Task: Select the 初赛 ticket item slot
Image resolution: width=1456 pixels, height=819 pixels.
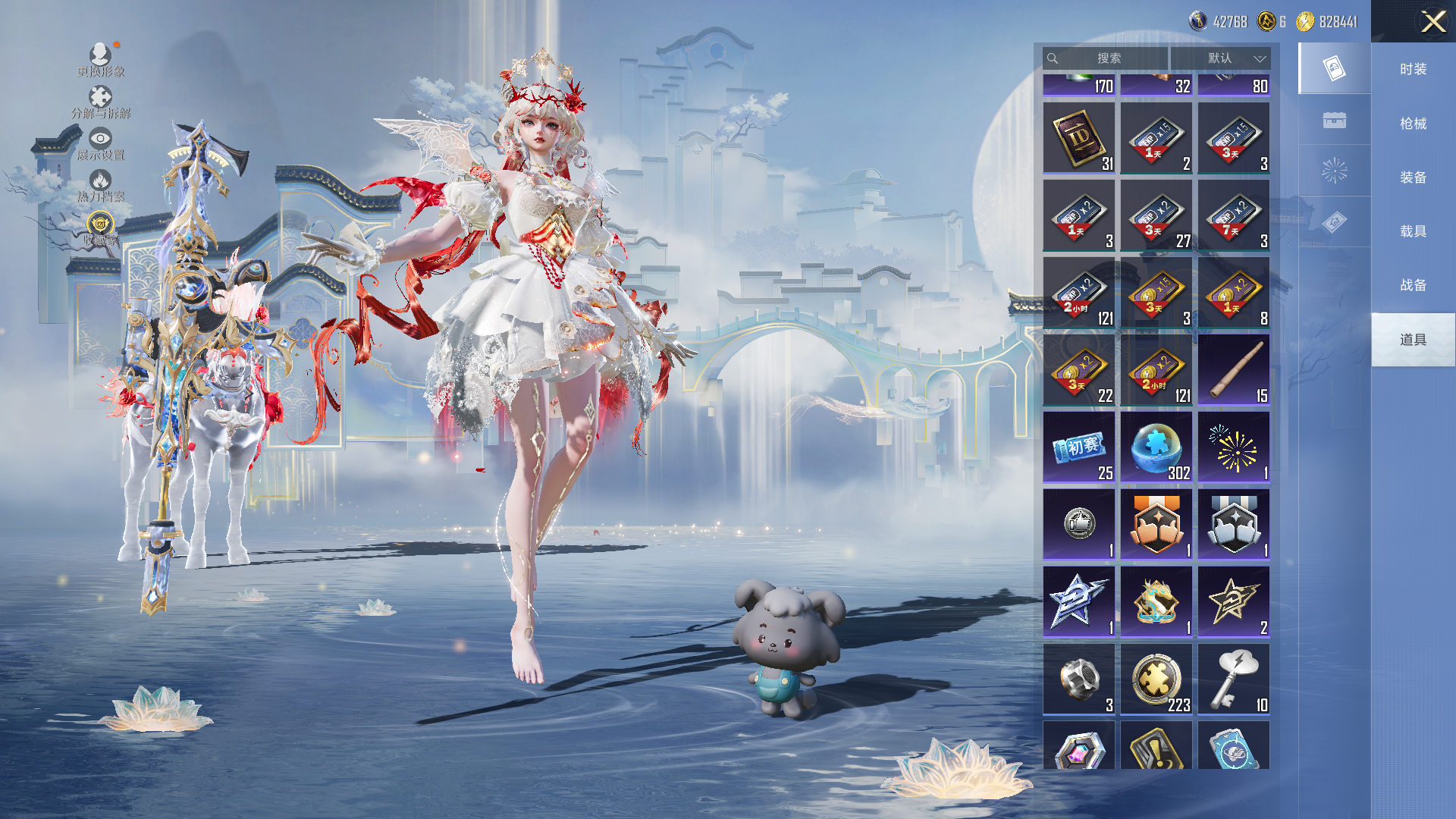Action: pyautogui.click(x=1079, y=447)
